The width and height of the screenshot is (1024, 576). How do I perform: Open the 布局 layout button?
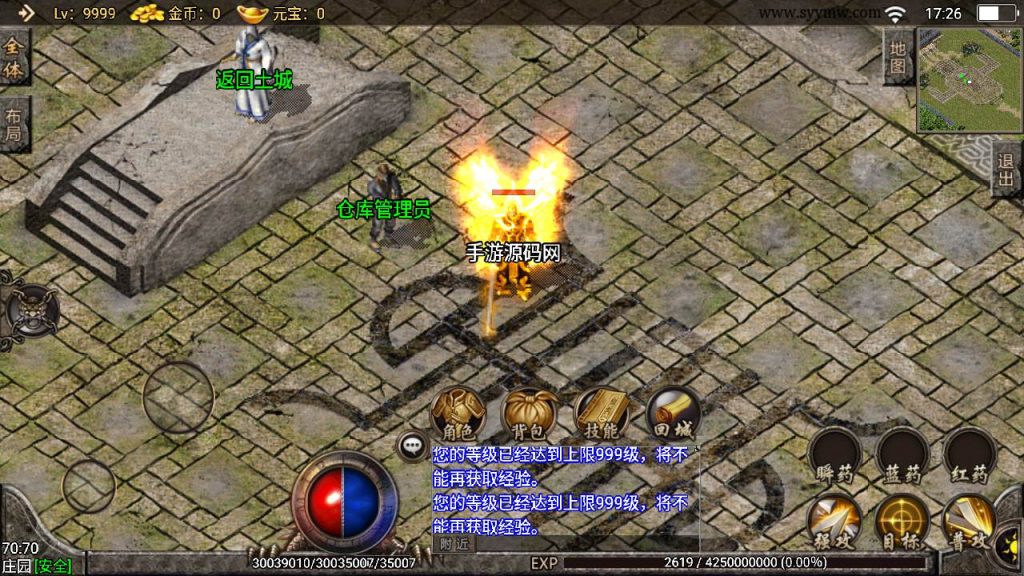pos(14,124)
